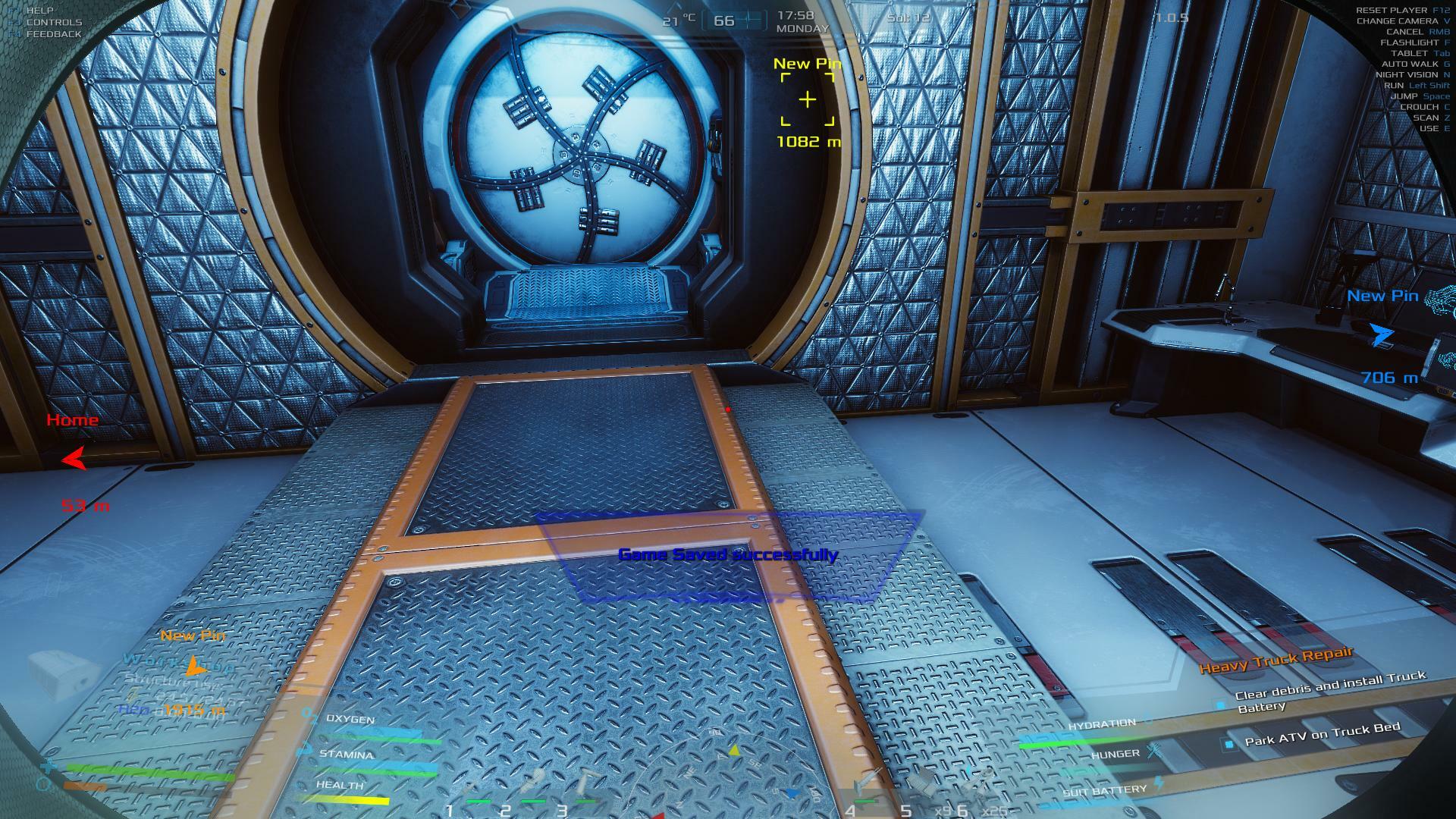Select the blue New Pin waypoint arrow
1456x819 pixels.
pyautogui.click(x=1381, y=334)
